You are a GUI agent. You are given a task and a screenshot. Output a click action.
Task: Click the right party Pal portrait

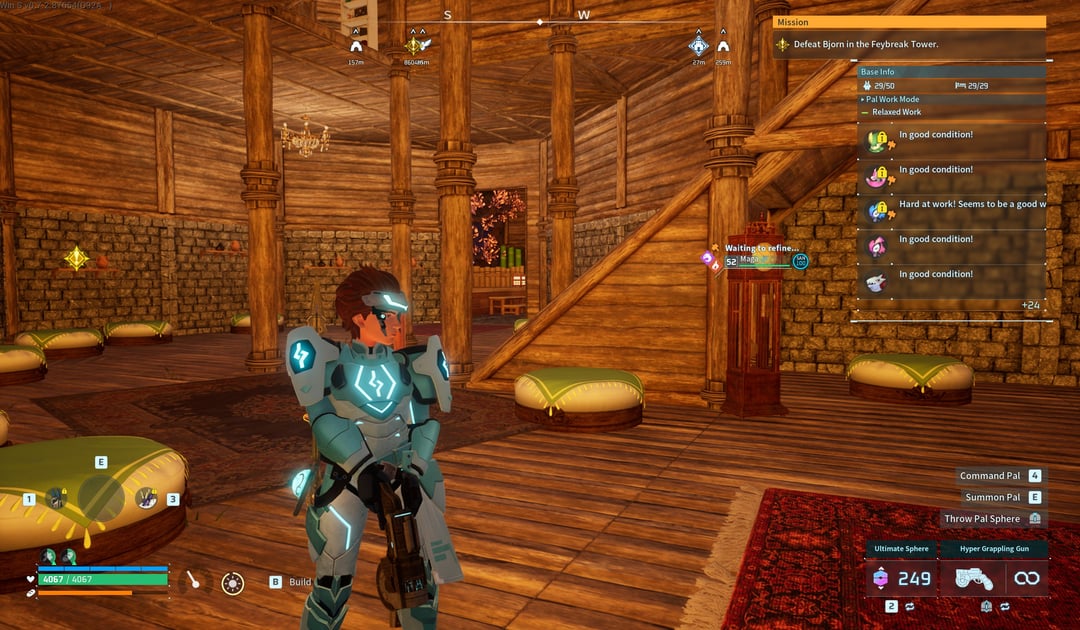tap(147, 497)
